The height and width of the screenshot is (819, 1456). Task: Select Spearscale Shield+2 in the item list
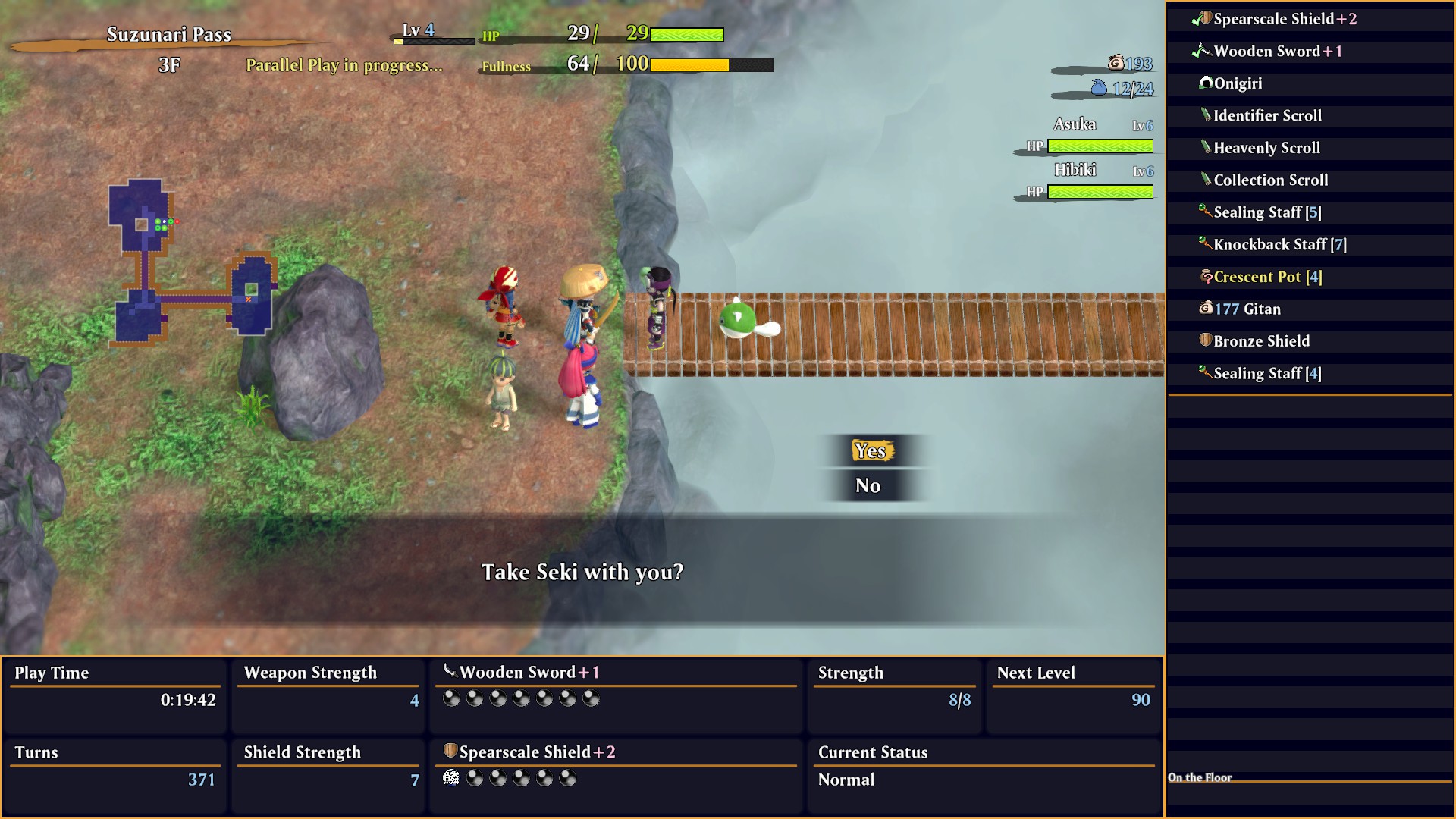pyautogui.click(x=1285, y=19)
